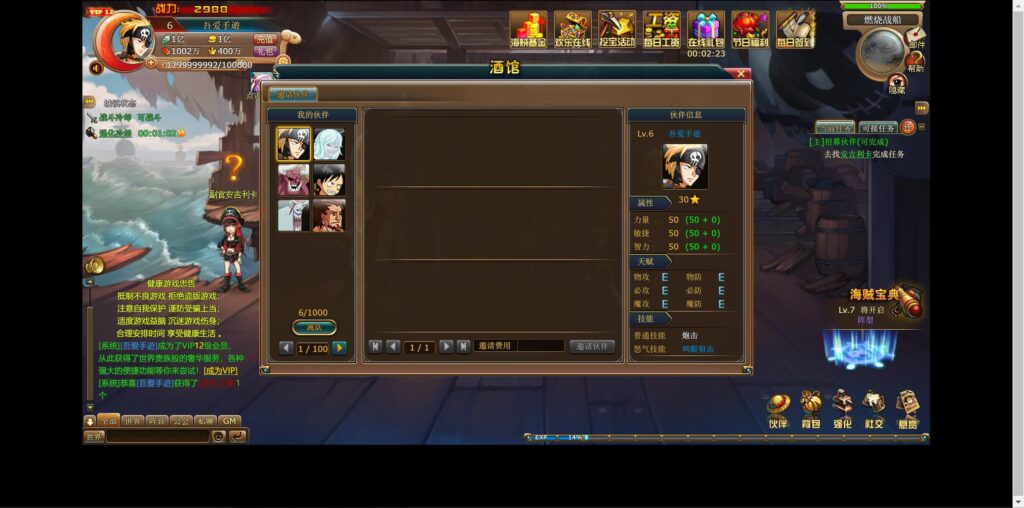This screenshot has height=508, width=1024.
Task: Choose the bearded man partner portrait
Action: tap(328, 215)
